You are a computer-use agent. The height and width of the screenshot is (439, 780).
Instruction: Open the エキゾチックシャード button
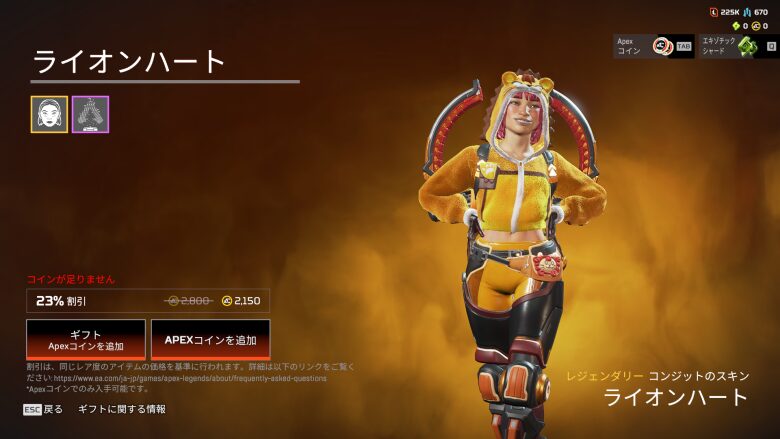tap(739, 46)
